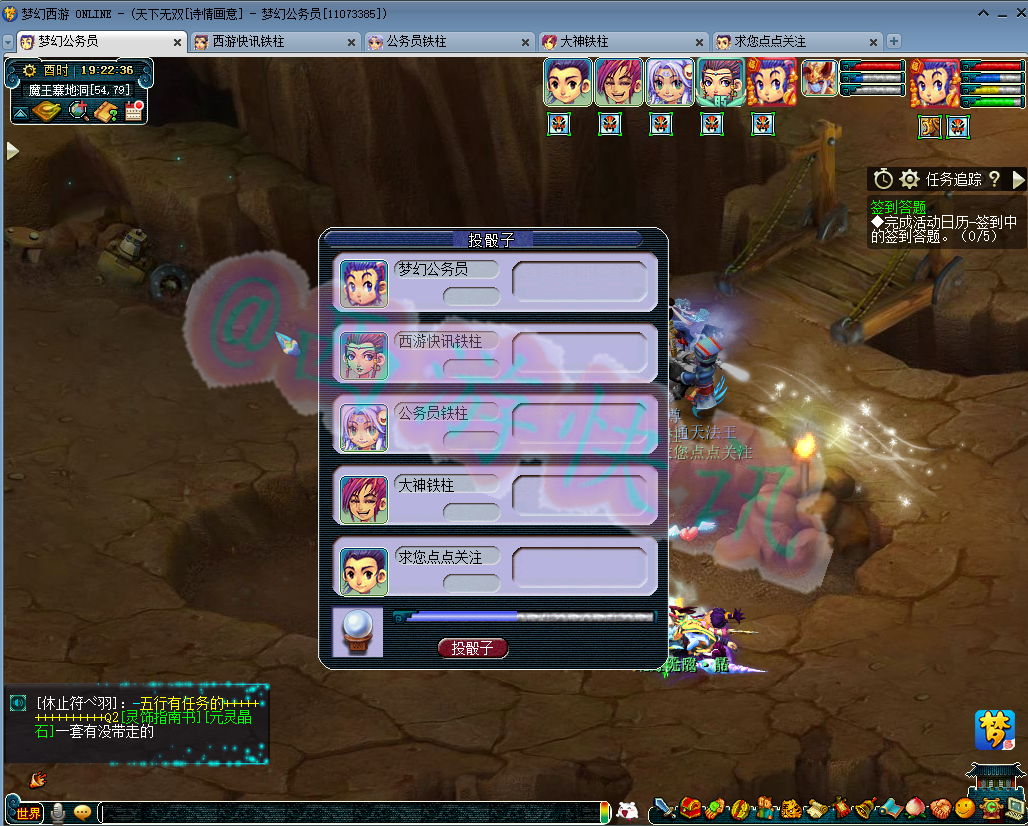Image resolution: width=1028 pixels, height=826 pixels.
Task: Close the 求您点点关注 tab
Action: (x=873, y=42)
